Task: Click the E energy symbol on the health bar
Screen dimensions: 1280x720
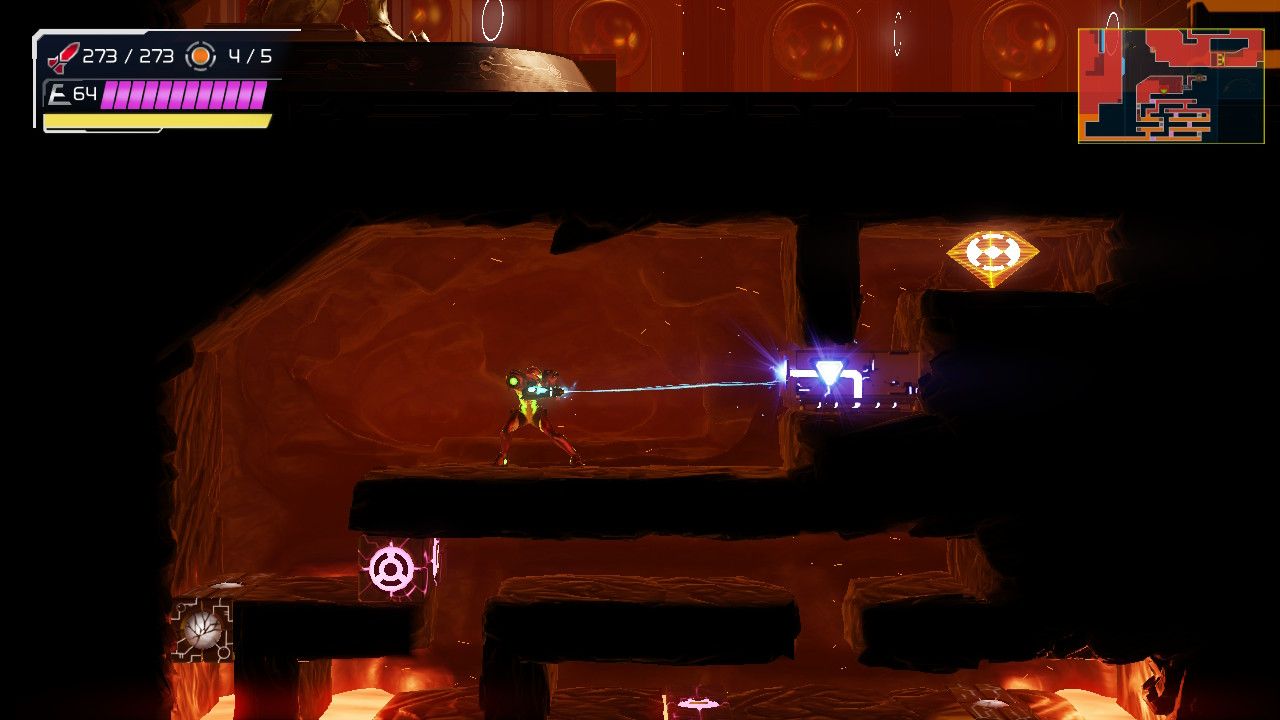Action: point(58,91)
